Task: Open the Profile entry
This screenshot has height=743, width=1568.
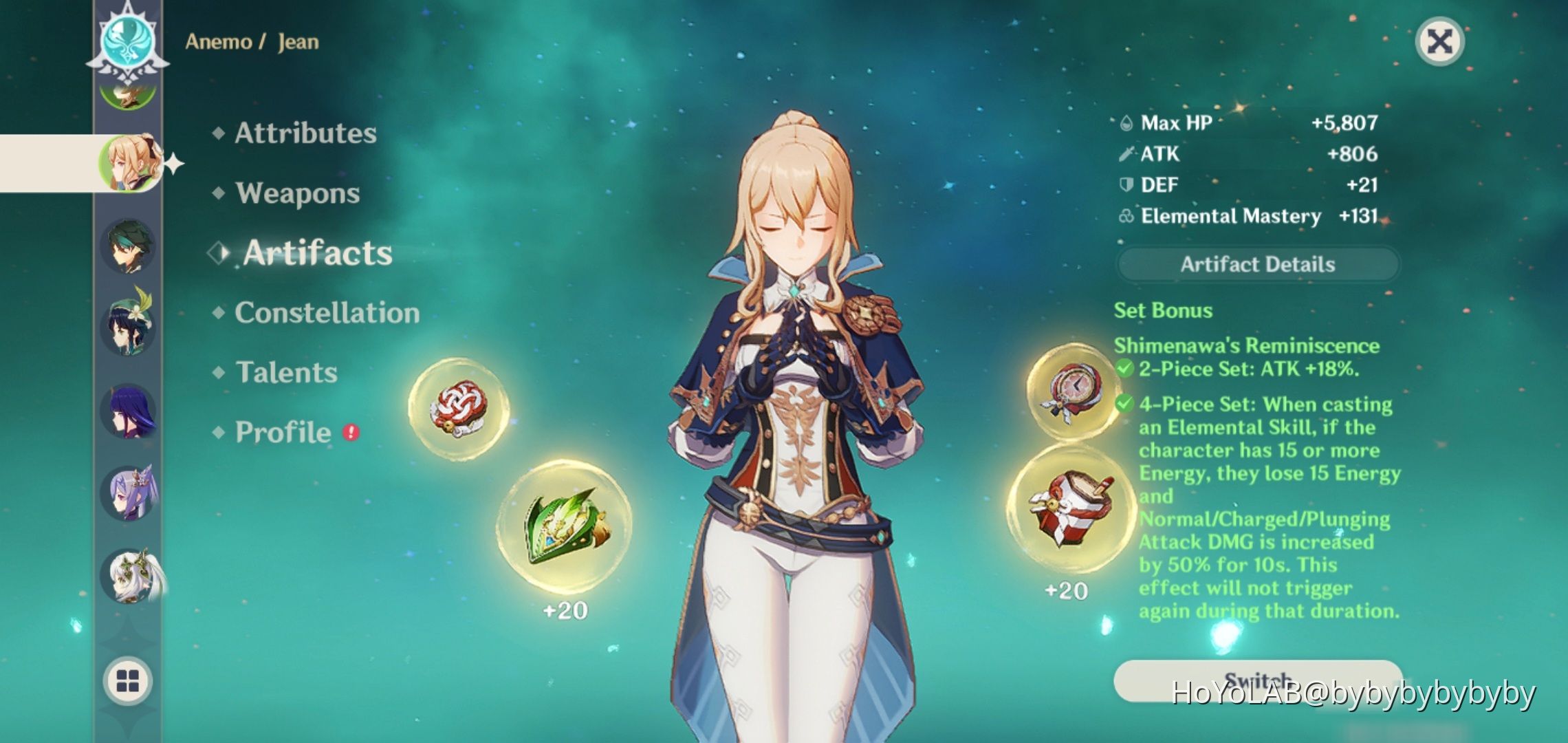Action: [x=283, y=433]
